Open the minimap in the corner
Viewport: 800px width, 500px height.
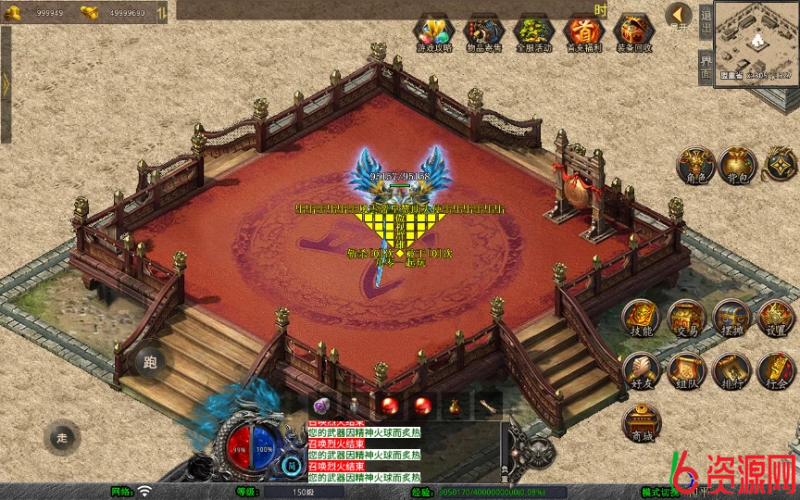pyautogui.click(x=755, y=40)
